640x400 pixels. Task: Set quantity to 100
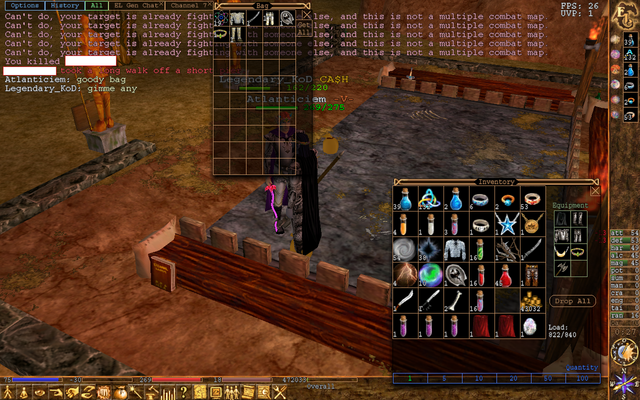pos(582,379)
